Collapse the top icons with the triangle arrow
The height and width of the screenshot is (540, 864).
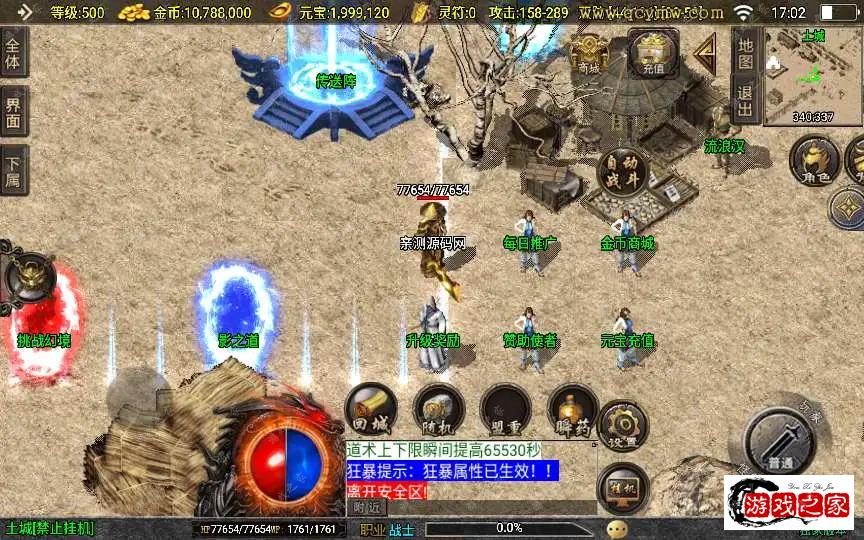(706, 52)
